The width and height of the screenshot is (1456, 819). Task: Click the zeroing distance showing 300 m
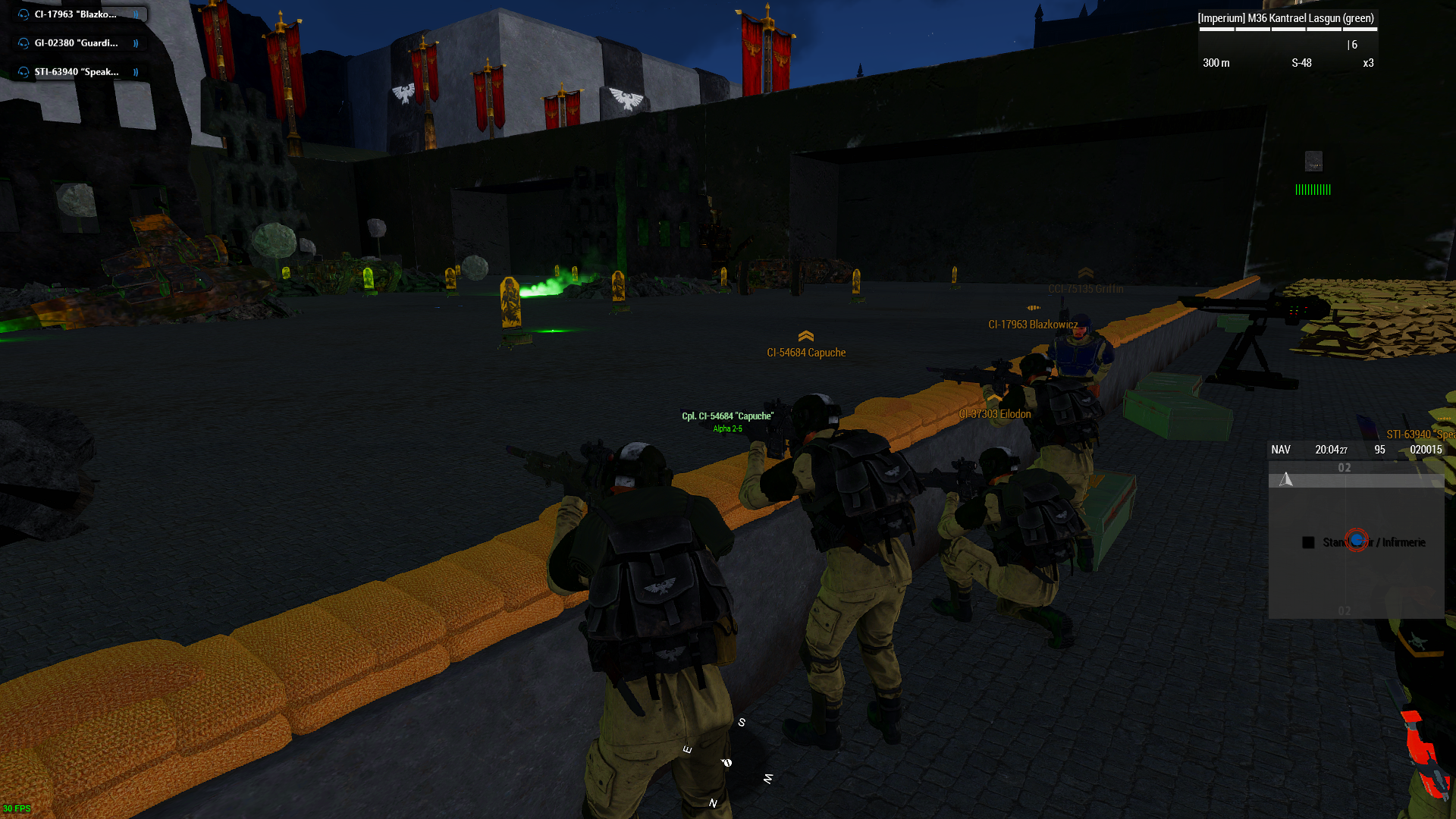pyautogui.click(x=1216, y=64)
